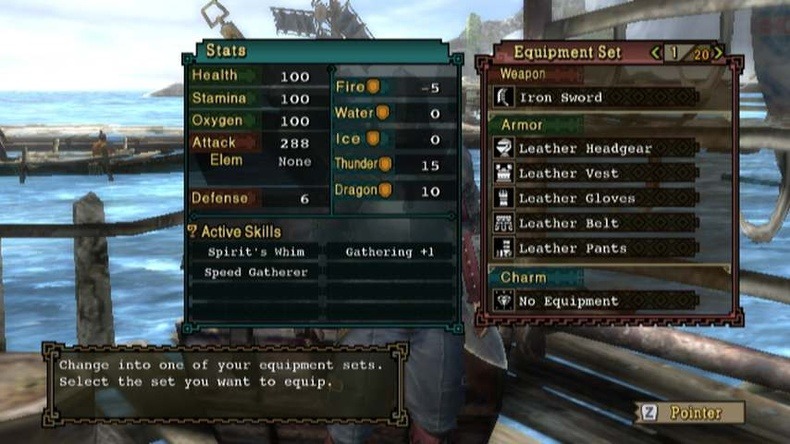Choose the Leather Pants slot
The image size is (790, 444).
pyautogui.click(x=595, y=248)
